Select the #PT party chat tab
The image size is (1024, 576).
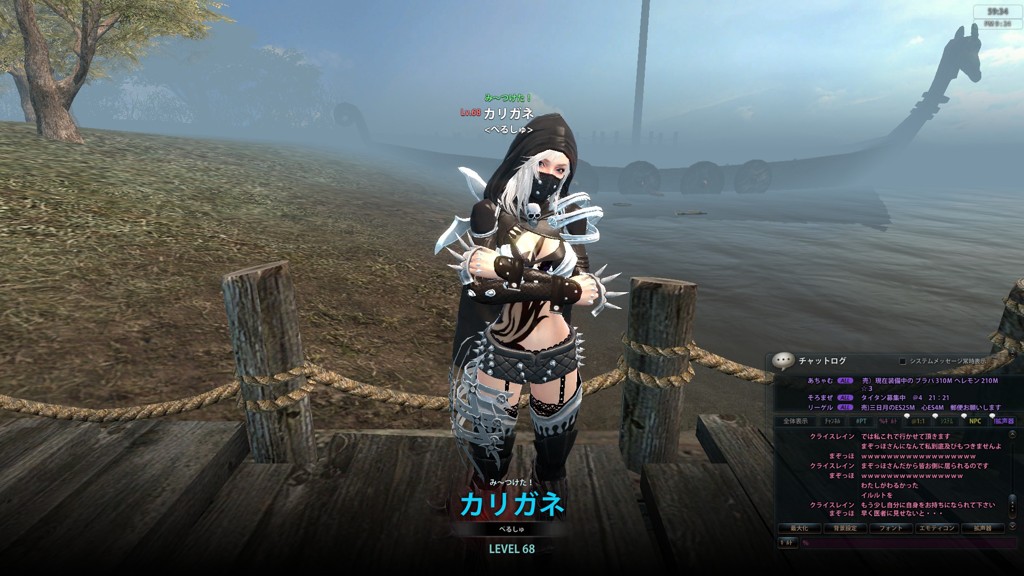(x=859, y=421)
